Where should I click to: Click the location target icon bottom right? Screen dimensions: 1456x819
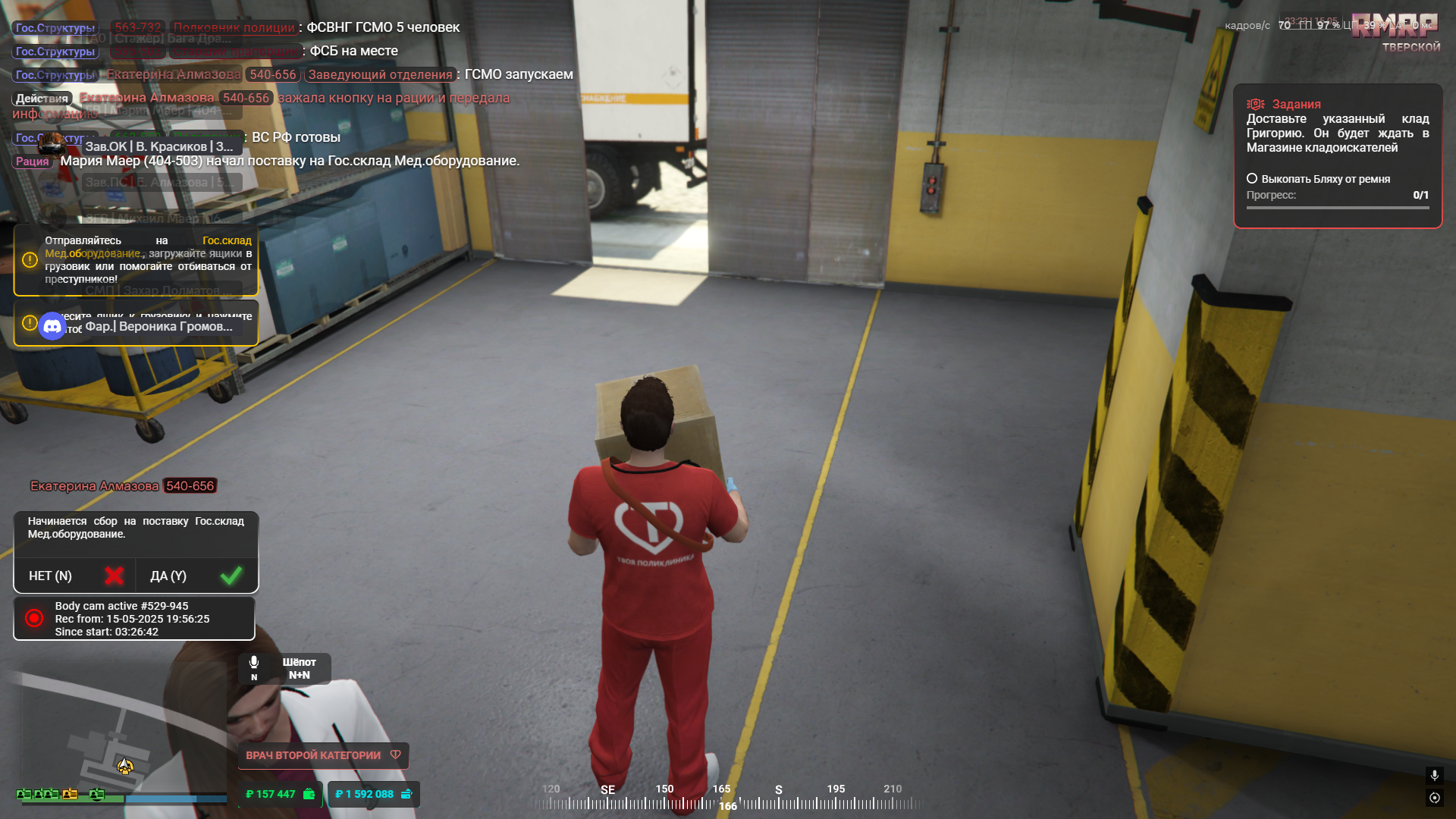pyautogui.click(x=1434, y=798)
